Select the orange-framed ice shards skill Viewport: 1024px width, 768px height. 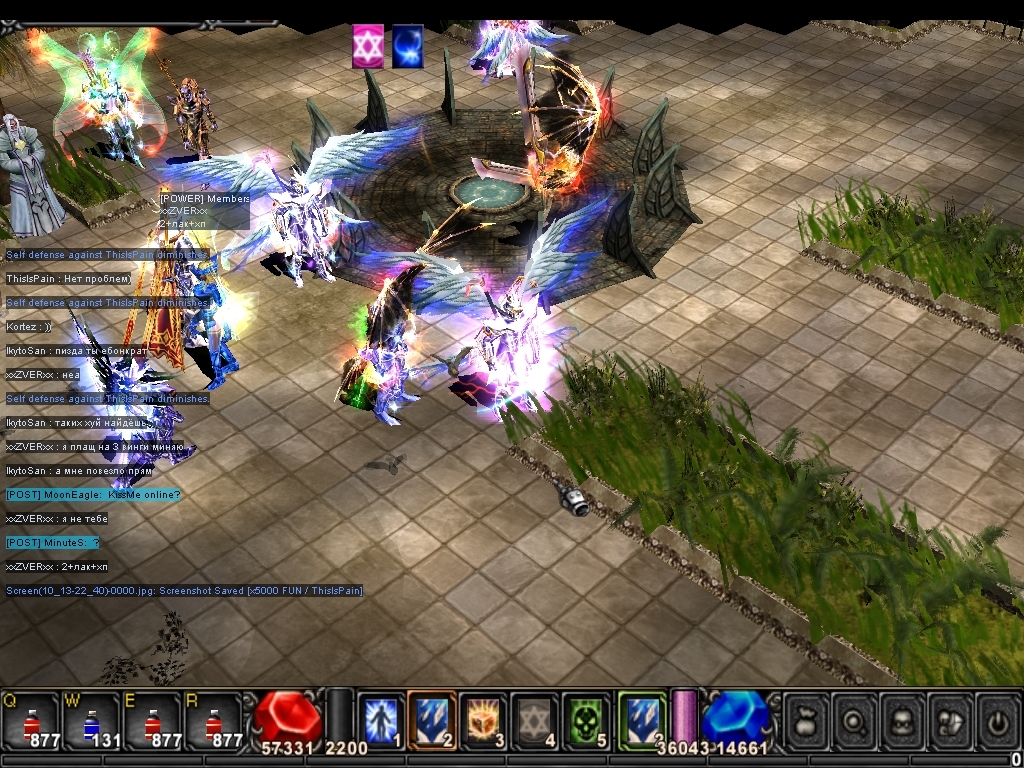tap(432, 719)
